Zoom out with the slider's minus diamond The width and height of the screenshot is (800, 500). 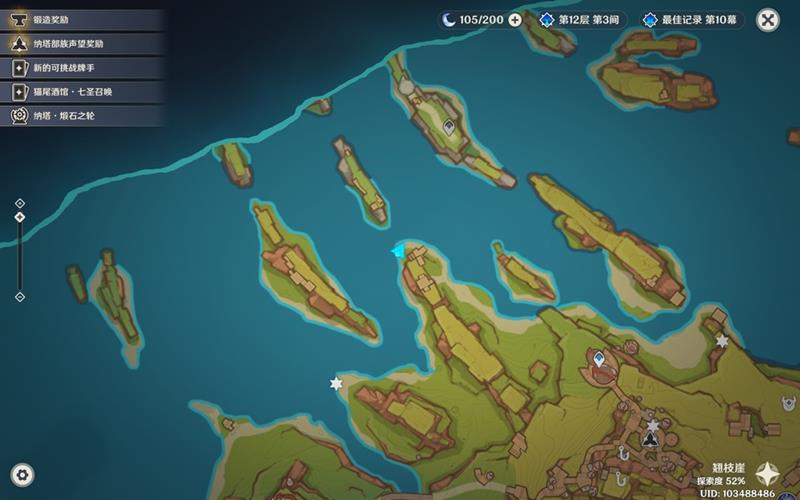click(20, 296)
